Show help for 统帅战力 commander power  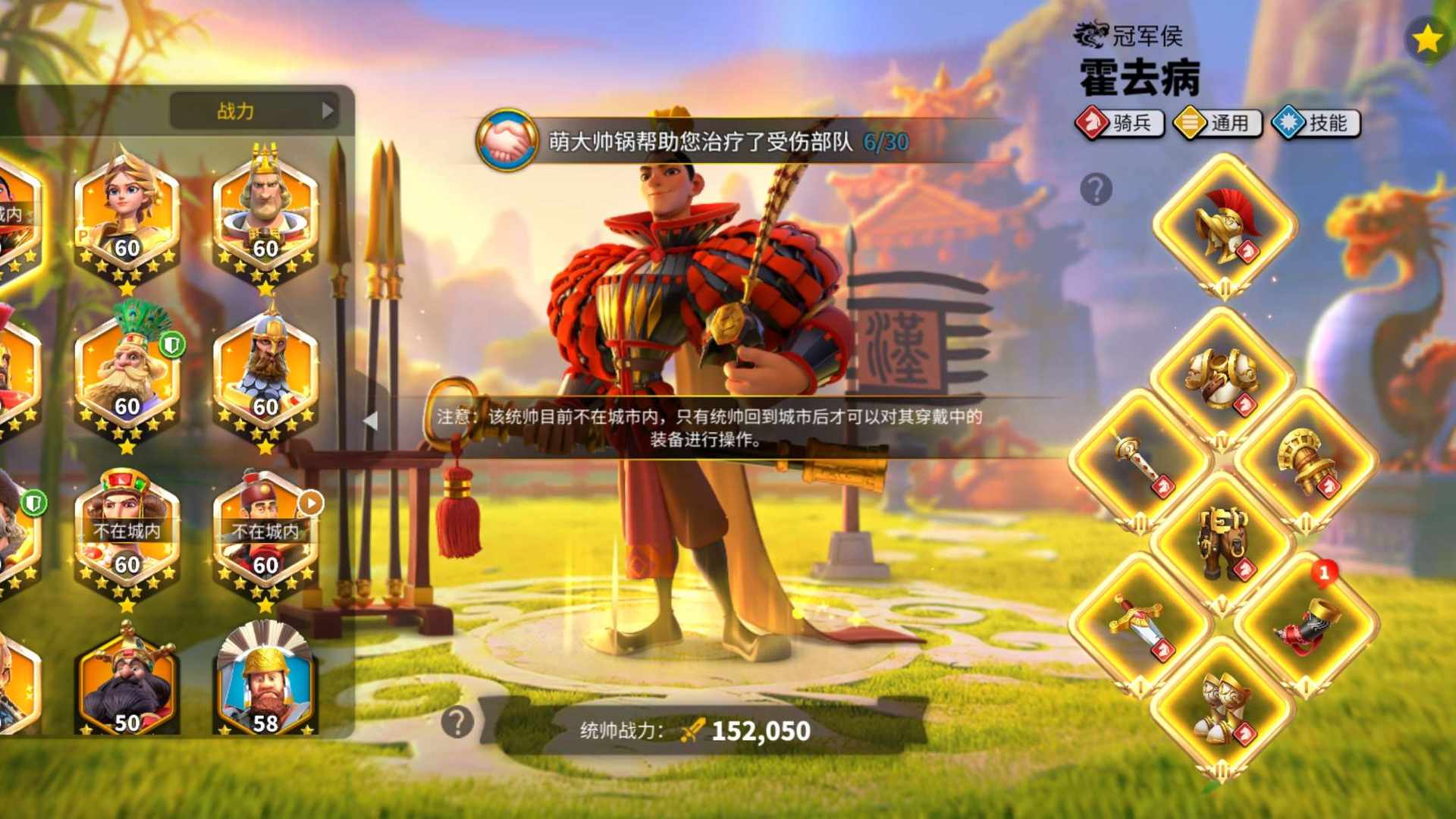(457, 722)
